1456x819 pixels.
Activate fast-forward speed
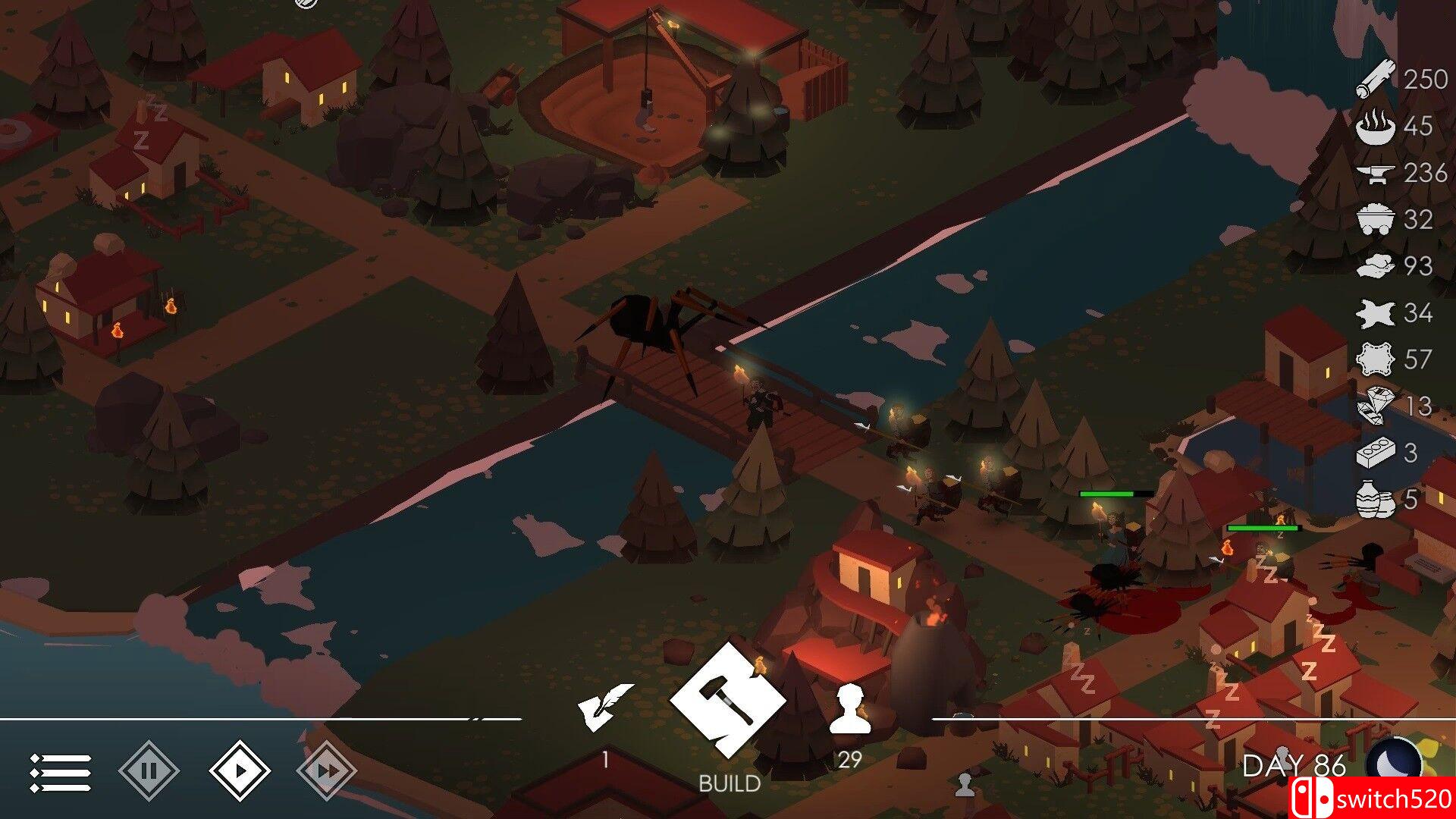click(x=327, y=771)
